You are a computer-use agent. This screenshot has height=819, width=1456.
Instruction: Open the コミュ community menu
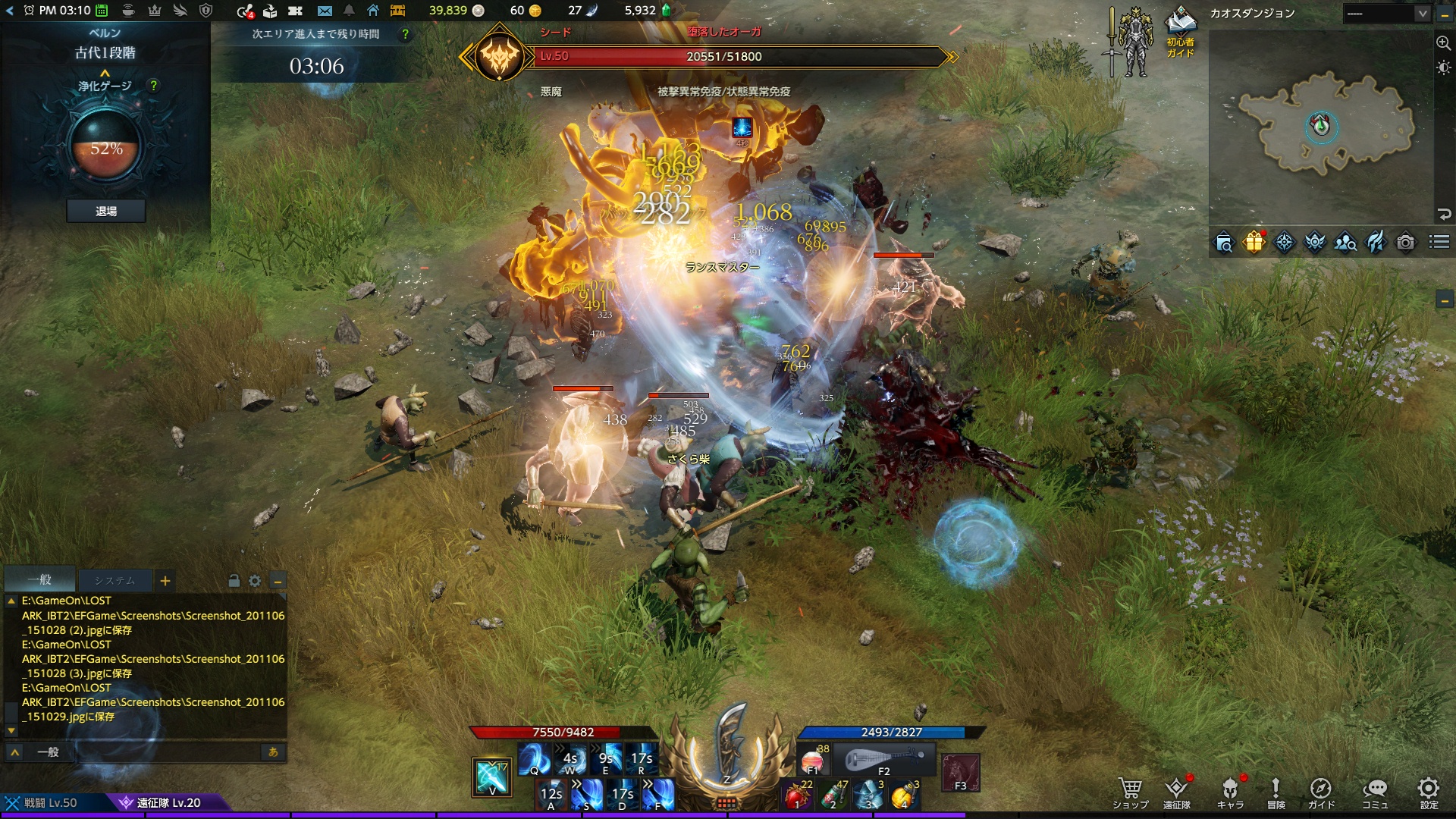pyautogui.click(x=1374, y=792)
